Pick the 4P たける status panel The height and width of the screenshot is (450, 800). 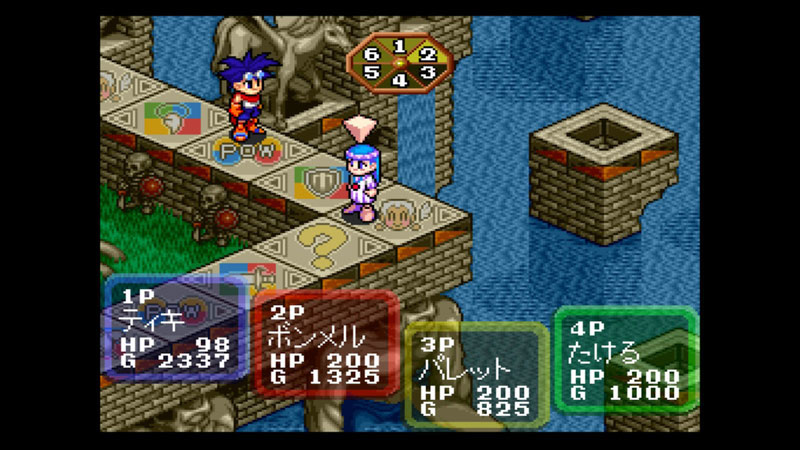pos(626,359)
